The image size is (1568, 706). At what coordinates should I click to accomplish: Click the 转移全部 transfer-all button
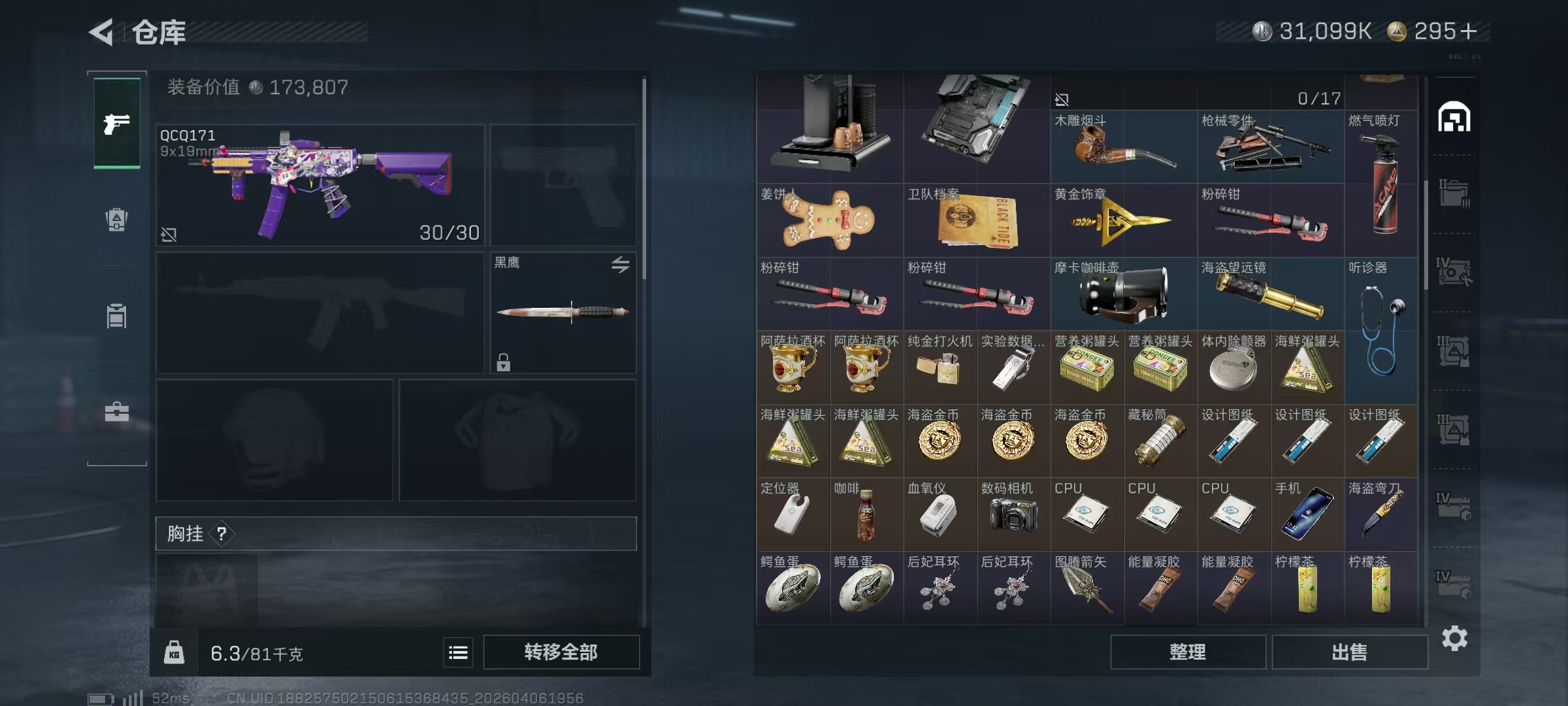point(561,652)
